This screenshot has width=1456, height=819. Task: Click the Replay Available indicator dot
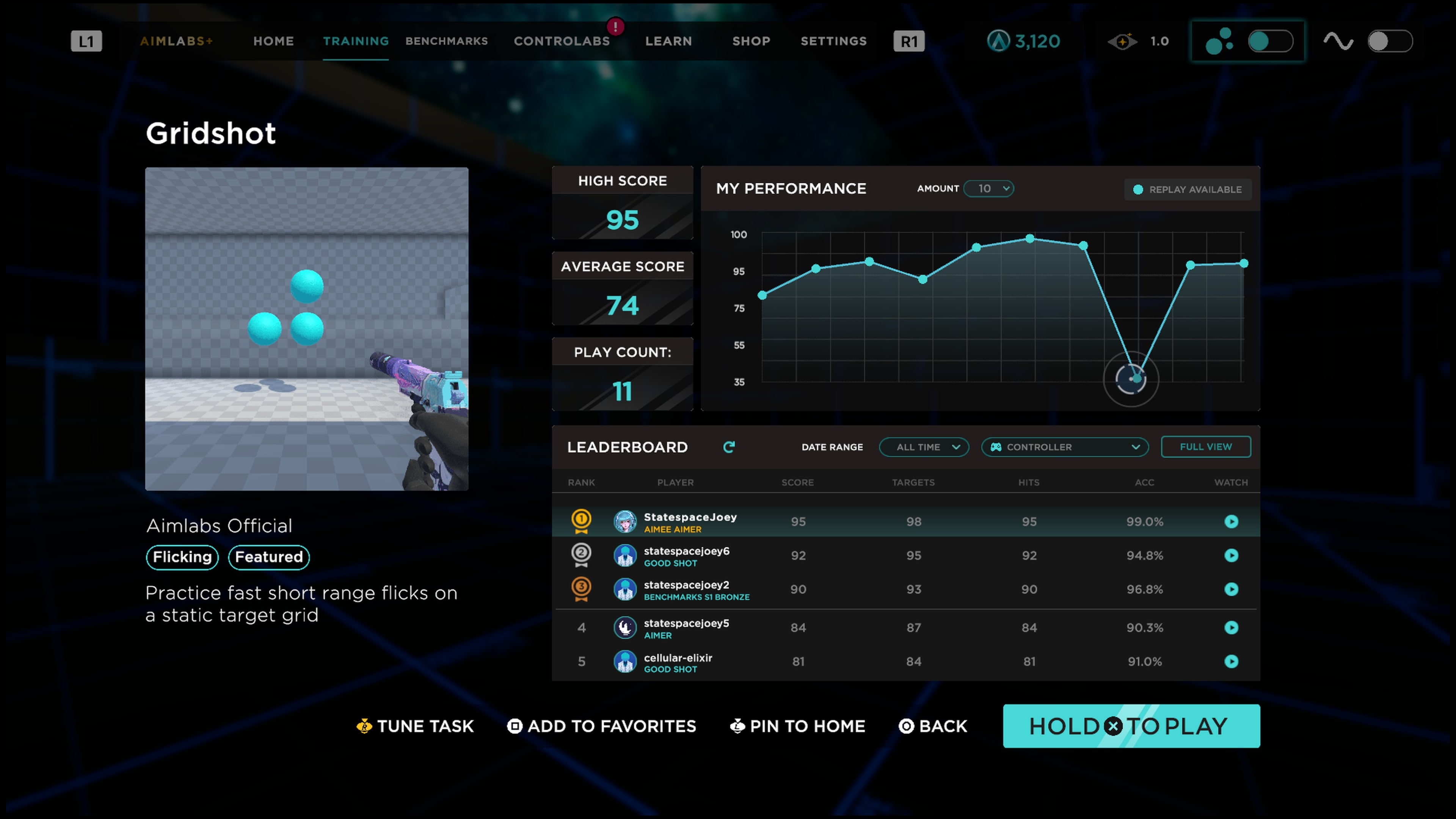click(x=1138, y=189)
